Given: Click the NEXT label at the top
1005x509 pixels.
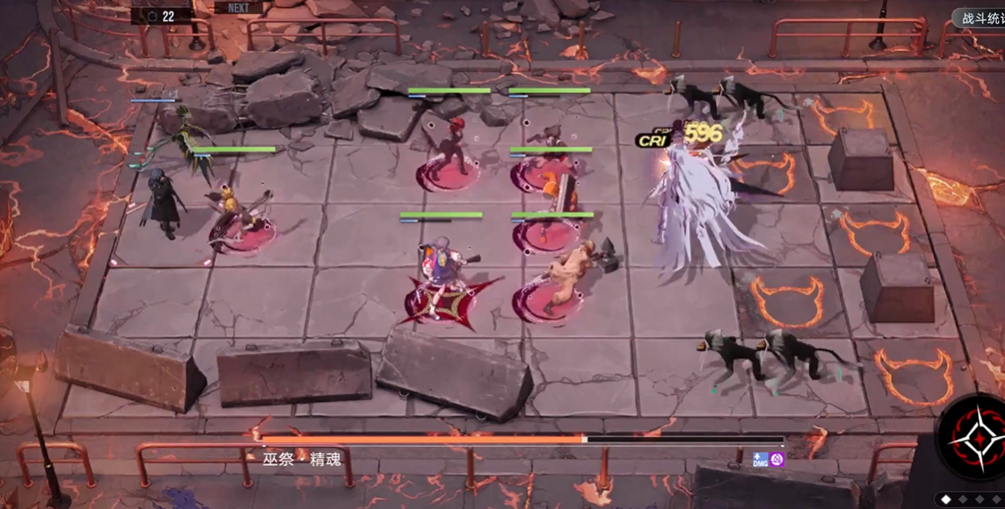Looking at the screenshot, I should [x=239, y=7].
